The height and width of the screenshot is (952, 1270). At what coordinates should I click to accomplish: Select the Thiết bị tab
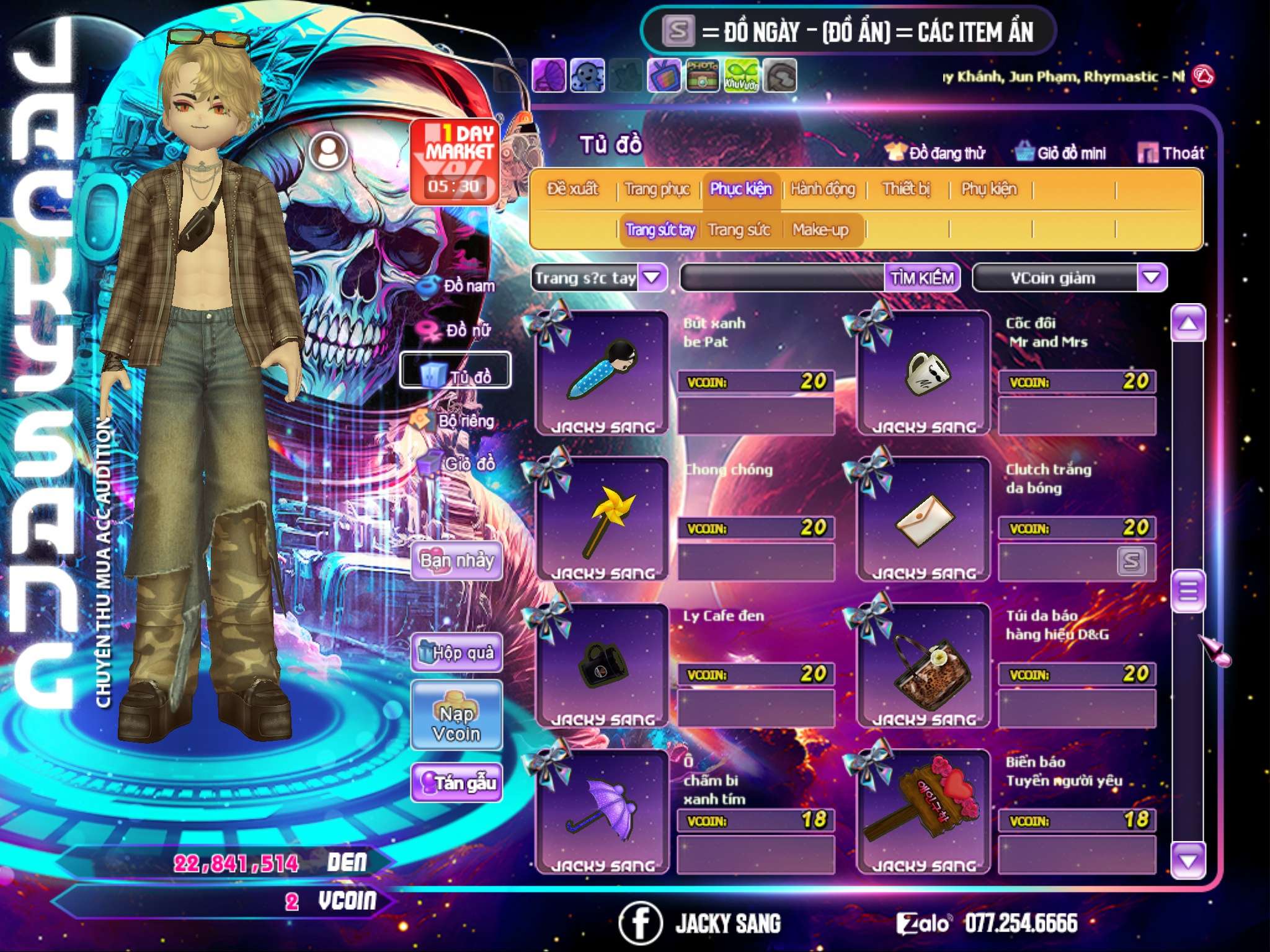906,189
